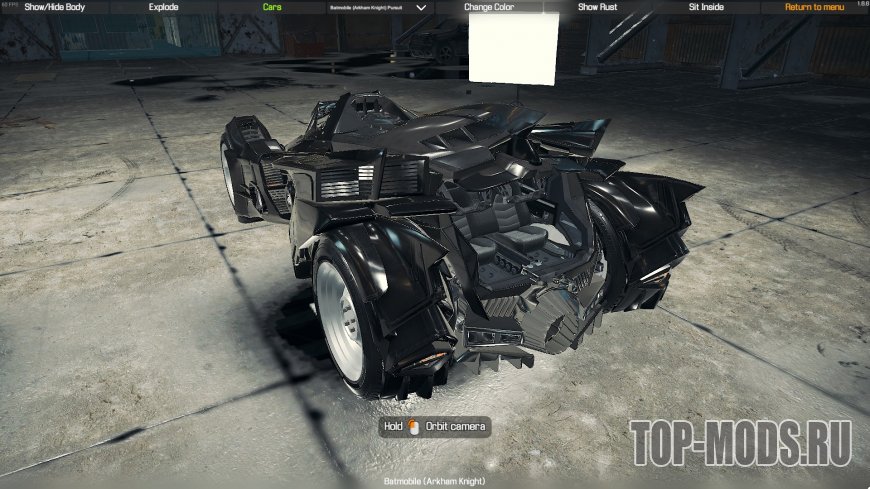Expand the Batmobile car selection dropdown
This screenshot has width=870, height=489.
tap(420, 7)
